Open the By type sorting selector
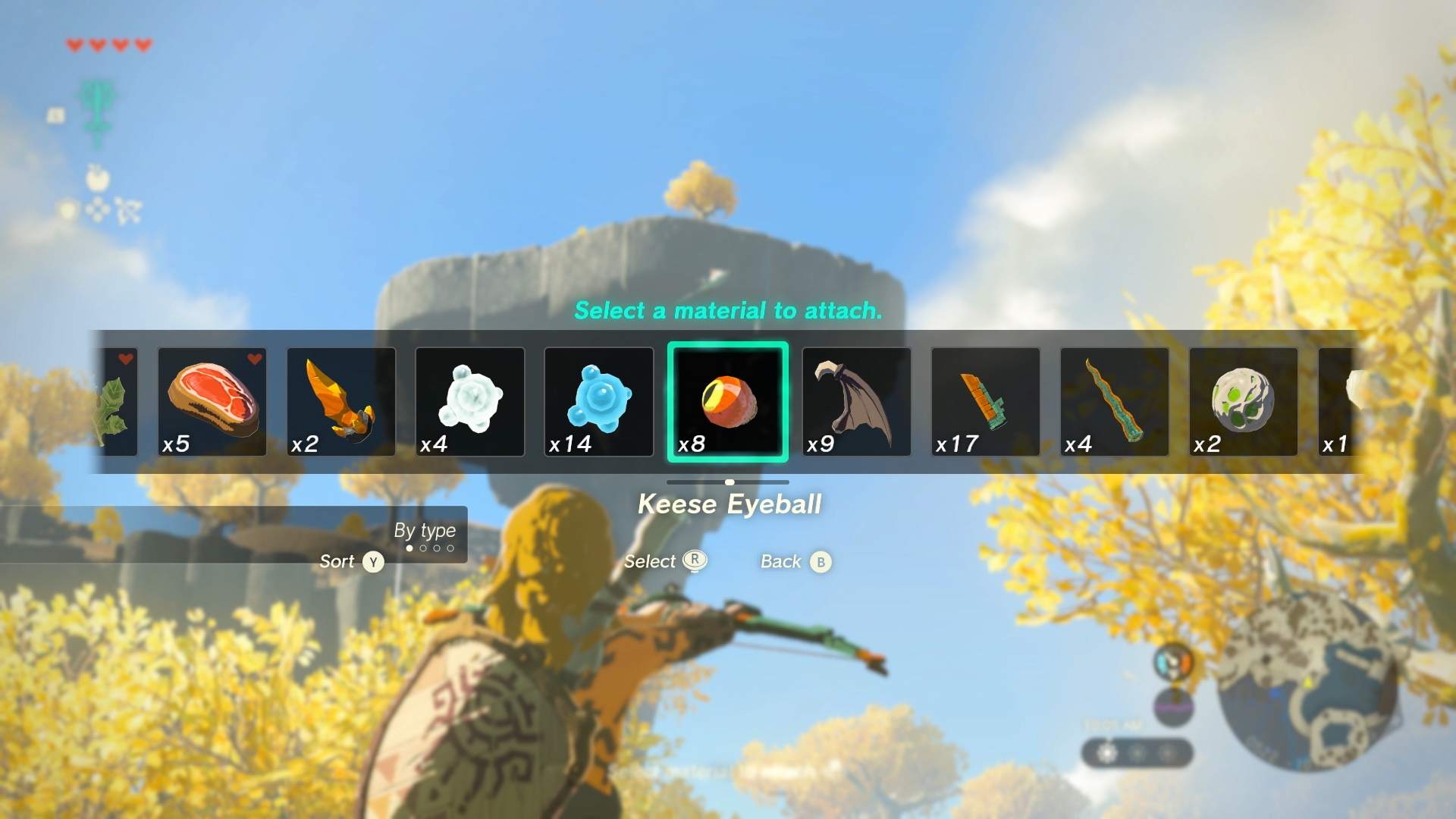The image size is (1456, 819). pyautogui.click(x=425, y=531)
